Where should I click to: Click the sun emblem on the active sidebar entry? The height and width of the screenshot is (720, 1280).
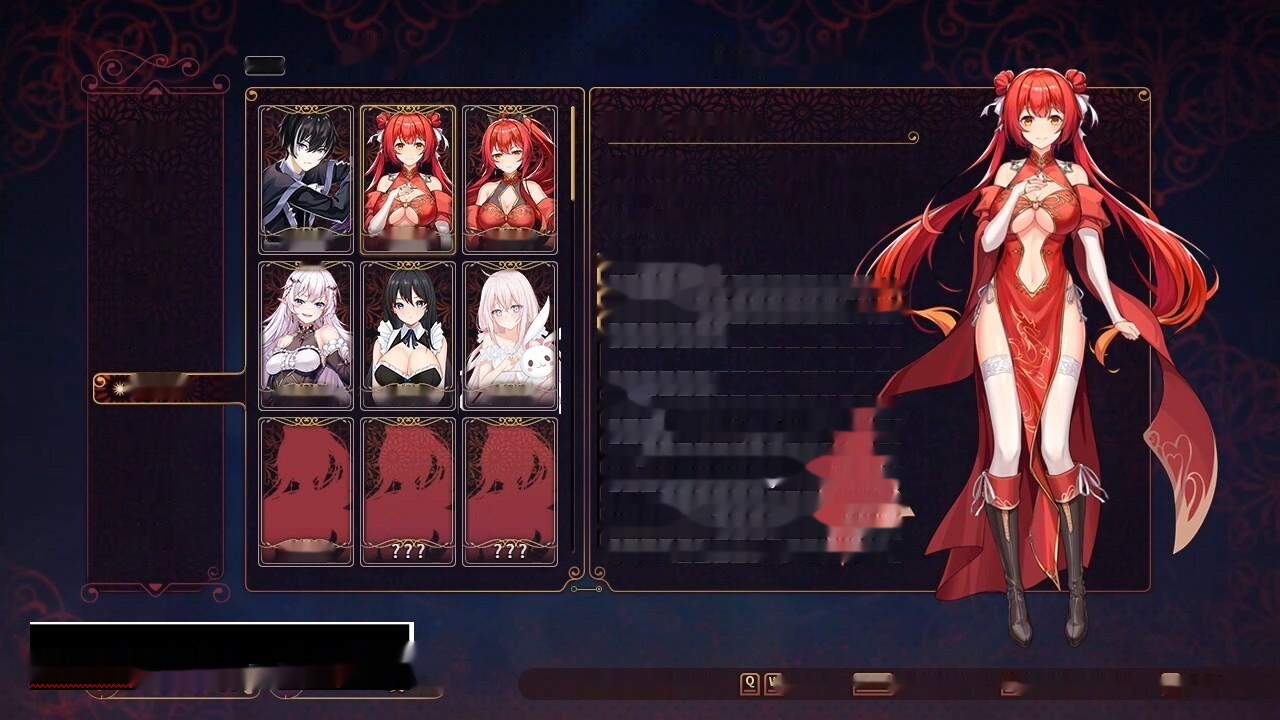click(121, 388)
